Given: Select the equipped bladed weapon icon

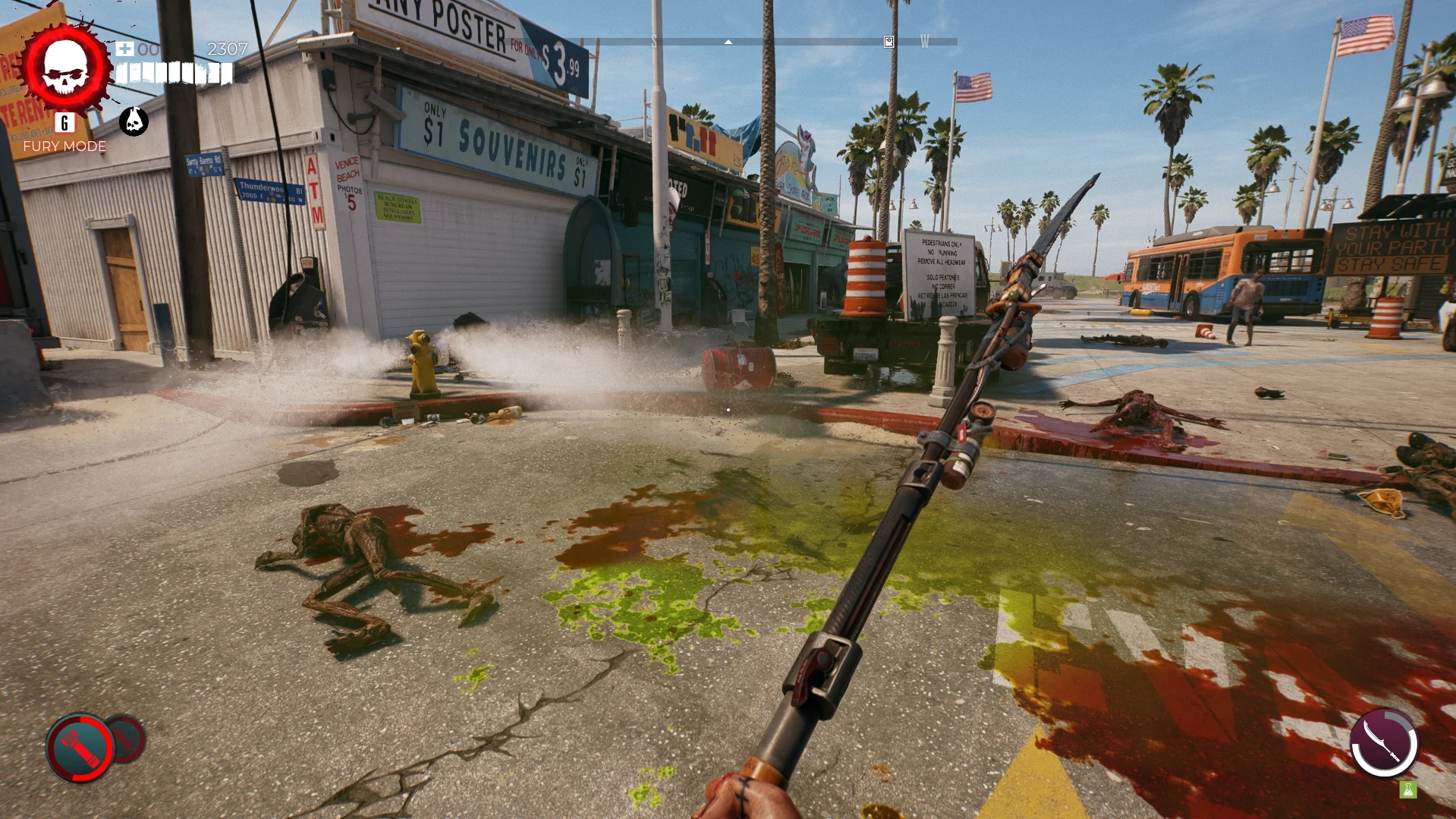Looking at the screenshot, I should click(1383, 743).
